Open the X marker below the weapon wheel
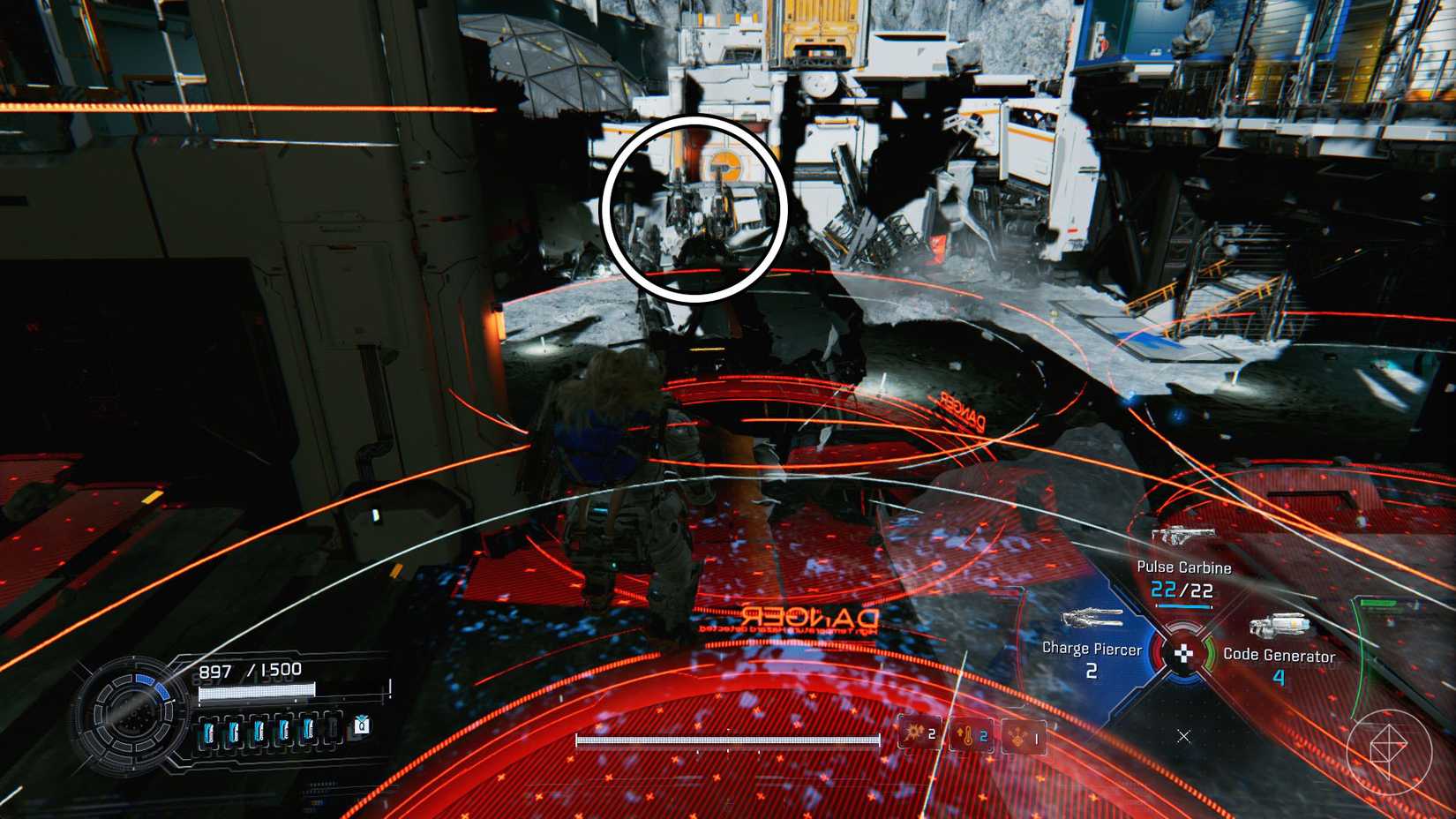Viewport: 1456px width, 819px height. click(1183, 737)
